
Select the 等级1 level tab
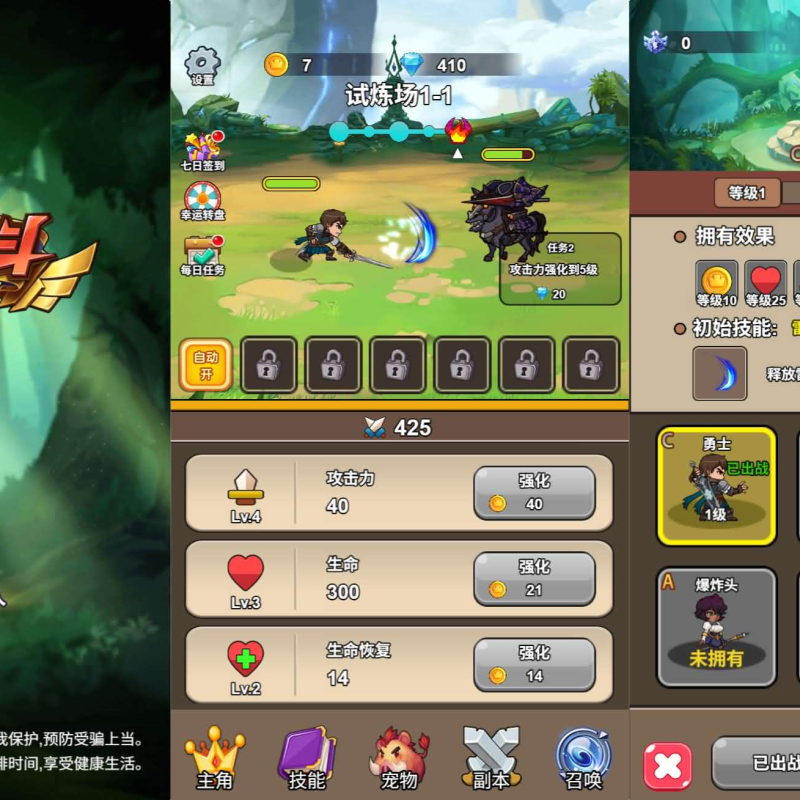(x=747, y=193)
